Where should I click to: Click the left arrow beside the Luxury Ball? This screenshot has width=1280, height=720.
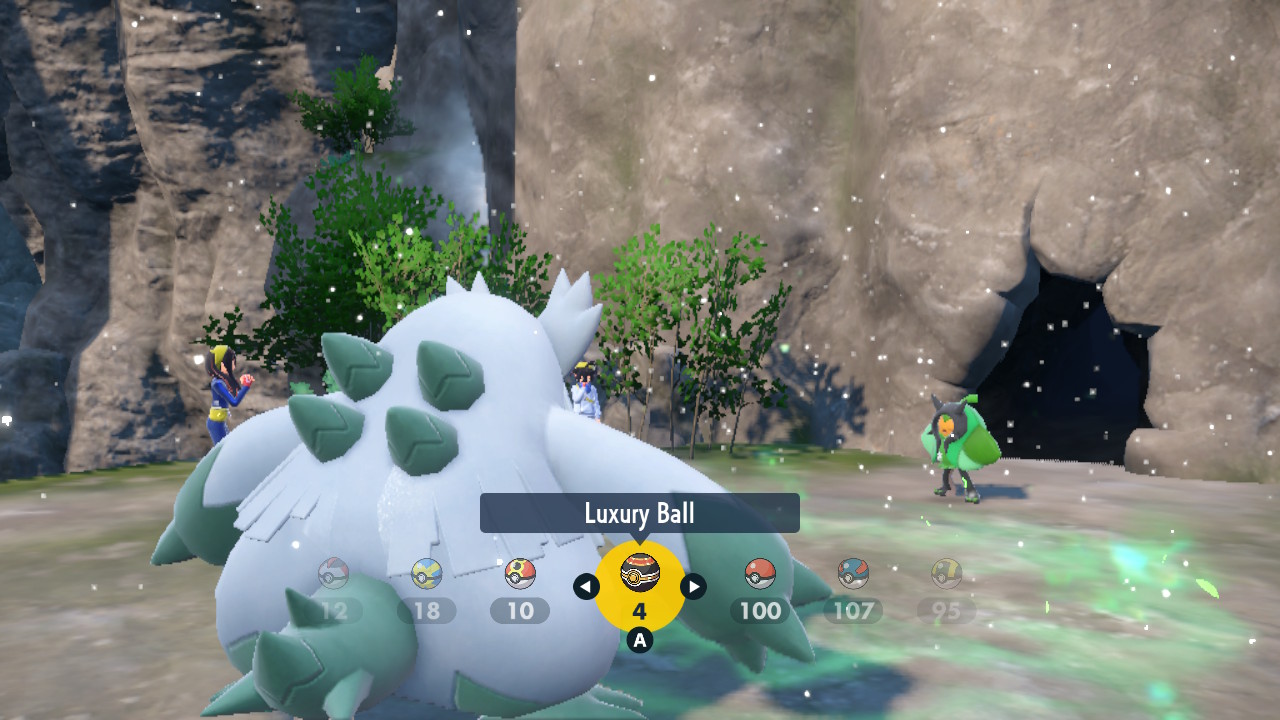587,587
